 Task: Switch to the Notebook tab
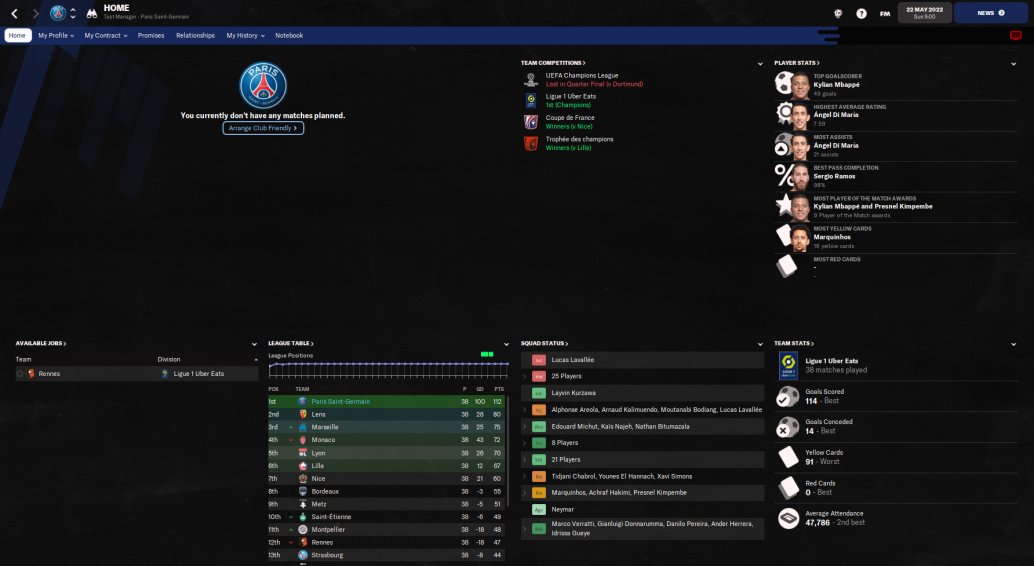pyautogui.click(x=289, y=35)
